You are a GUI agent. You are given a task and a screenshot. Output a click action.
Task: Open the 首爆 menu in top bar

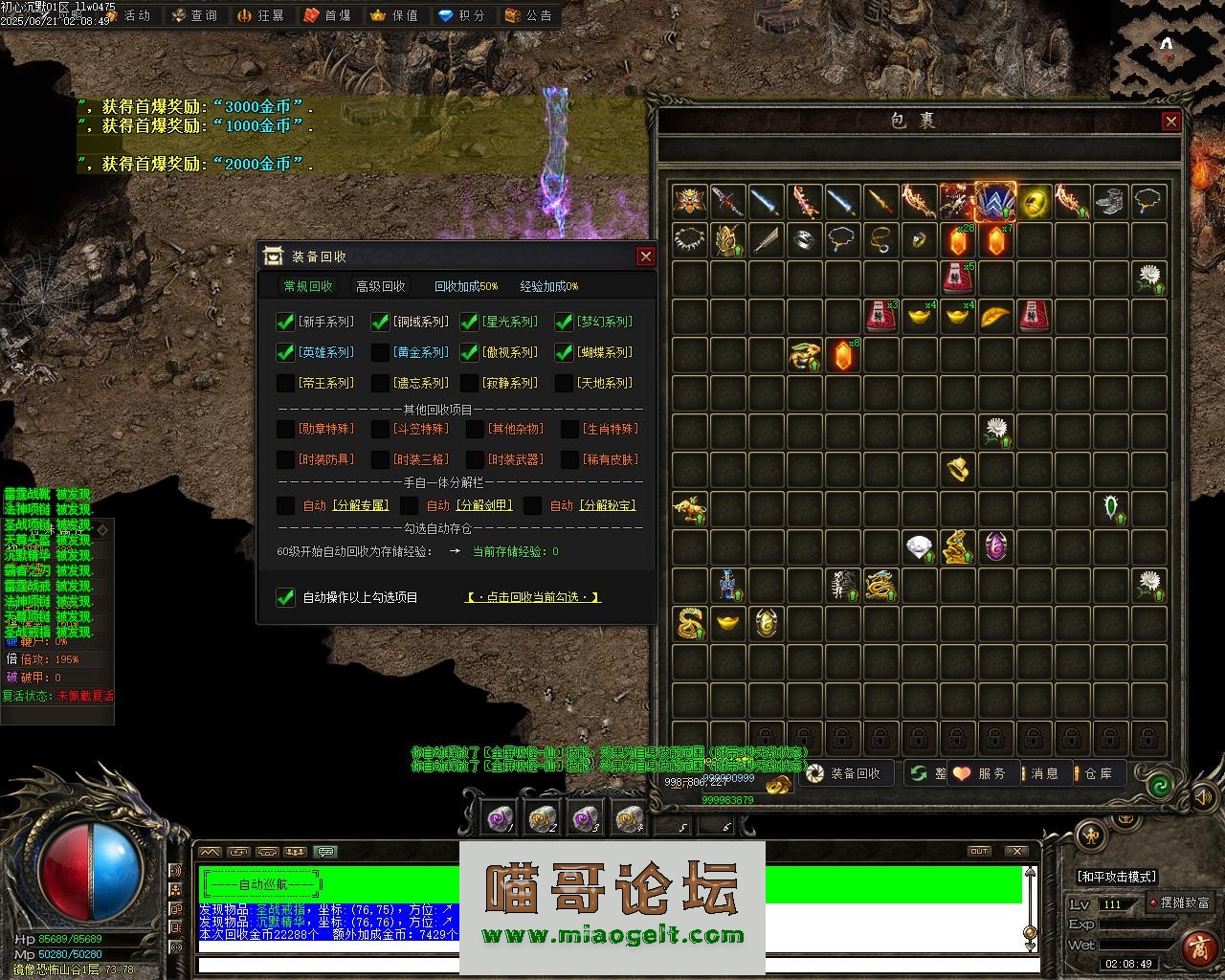point(327,15)
